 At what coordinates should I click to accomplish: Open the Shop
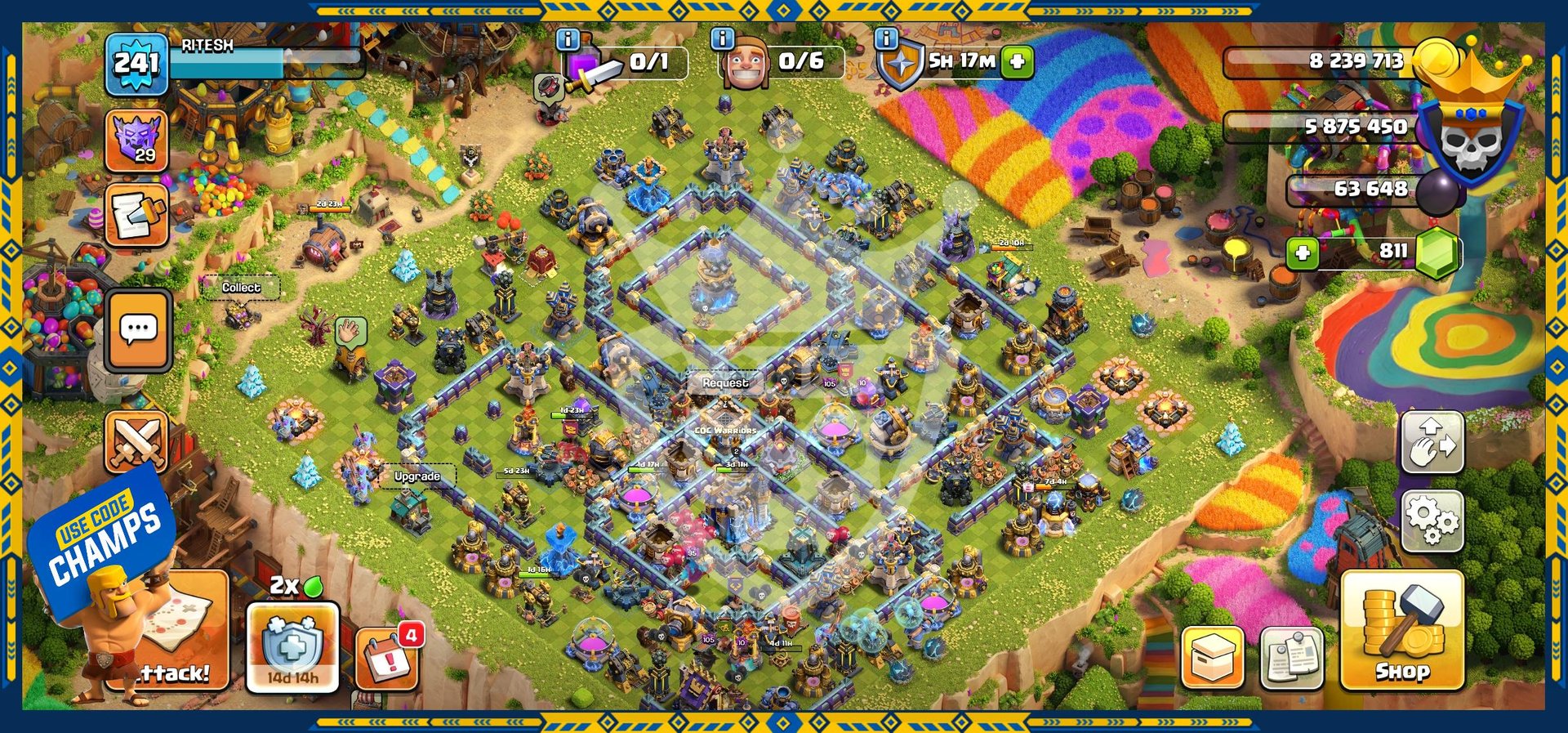pyautogui.click(x=1401, y=630)
